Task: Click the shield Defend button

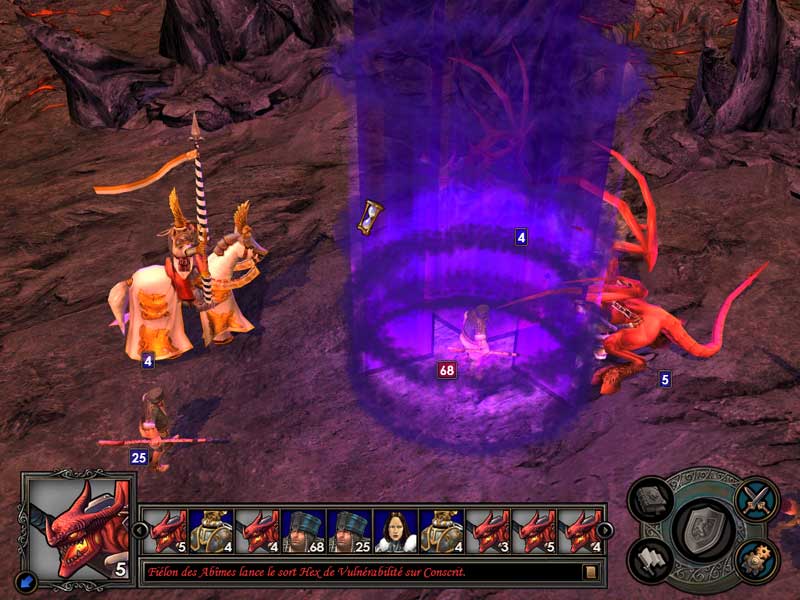Action: coord(704,529)
